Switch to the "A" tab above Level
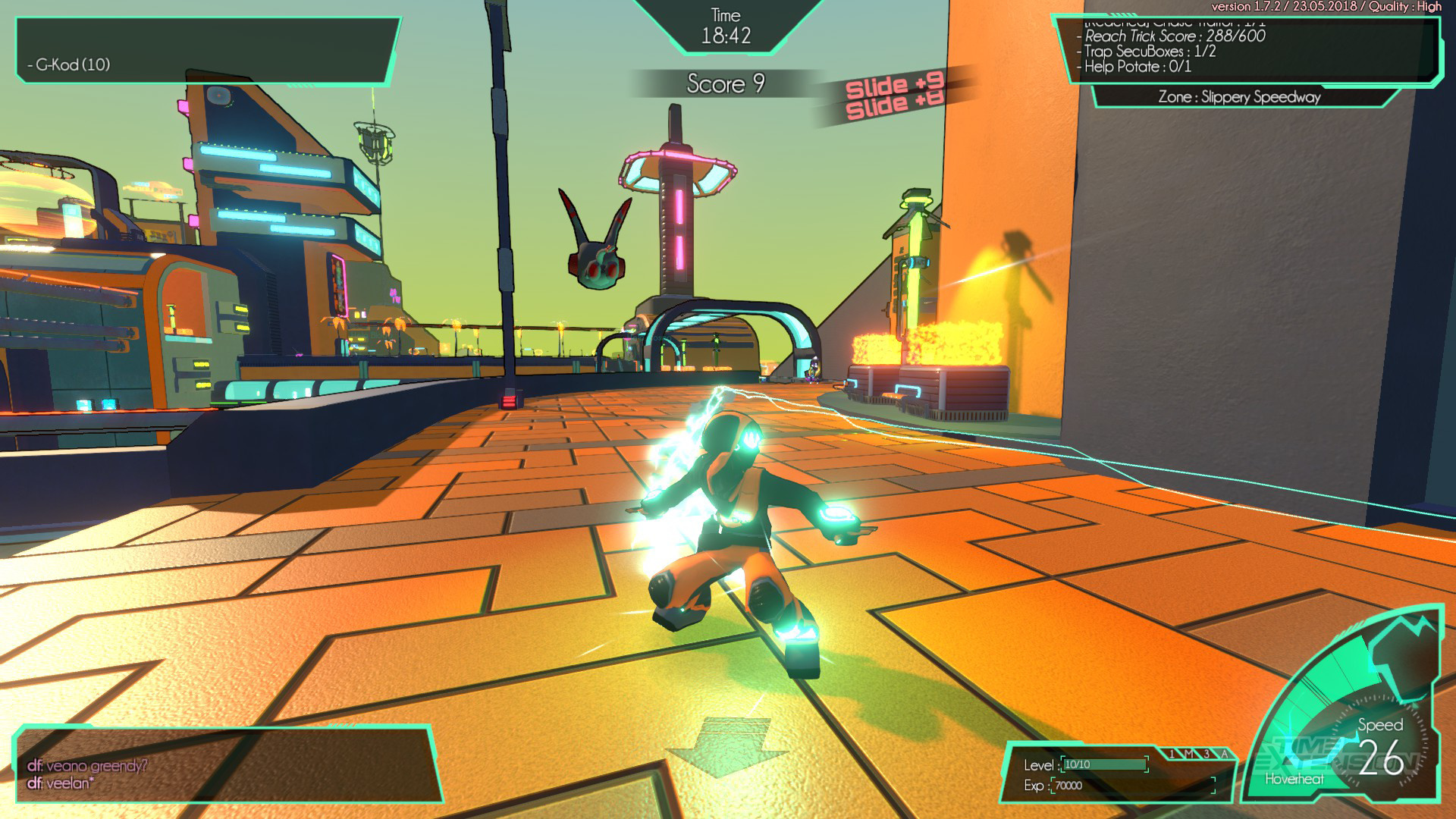The image size is (1456, 819). point(1225,754)
